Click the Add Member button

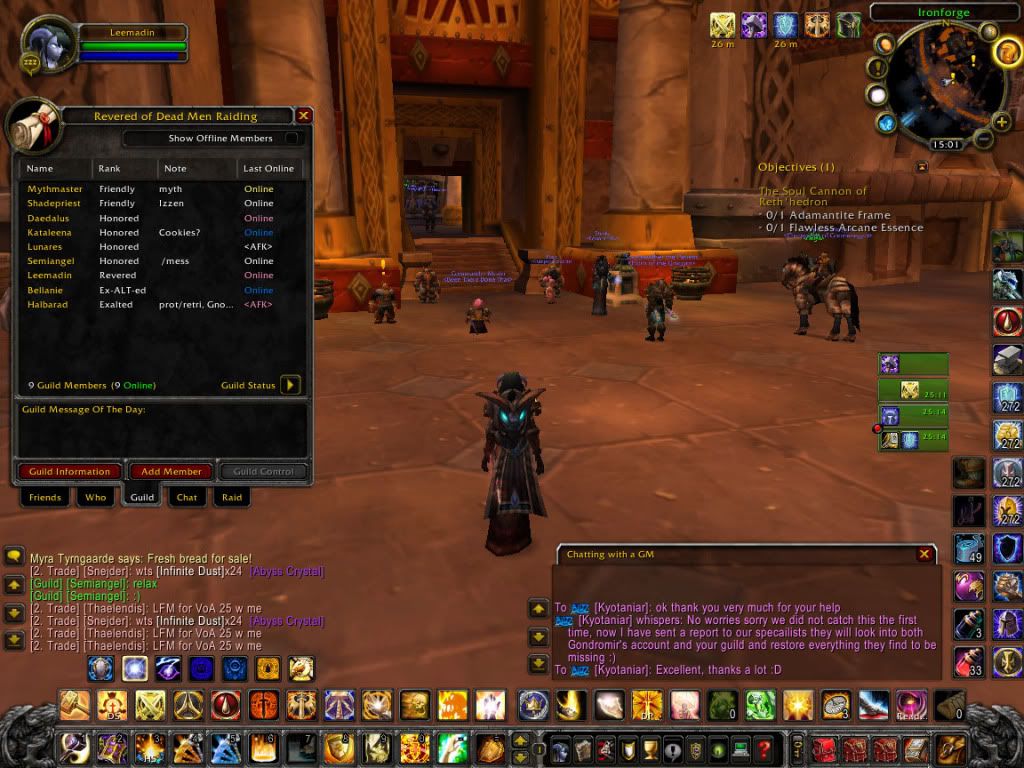point(171,471)
